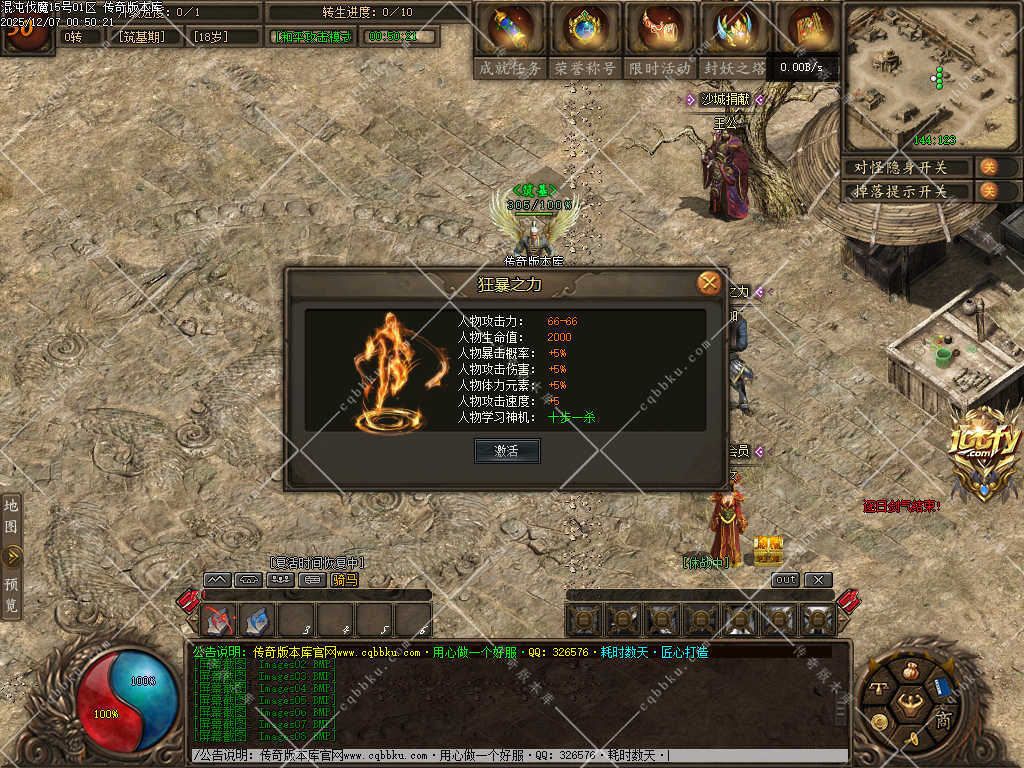Click the 'out' button
The image size is (1024, 768).
[x=786, y=580]
